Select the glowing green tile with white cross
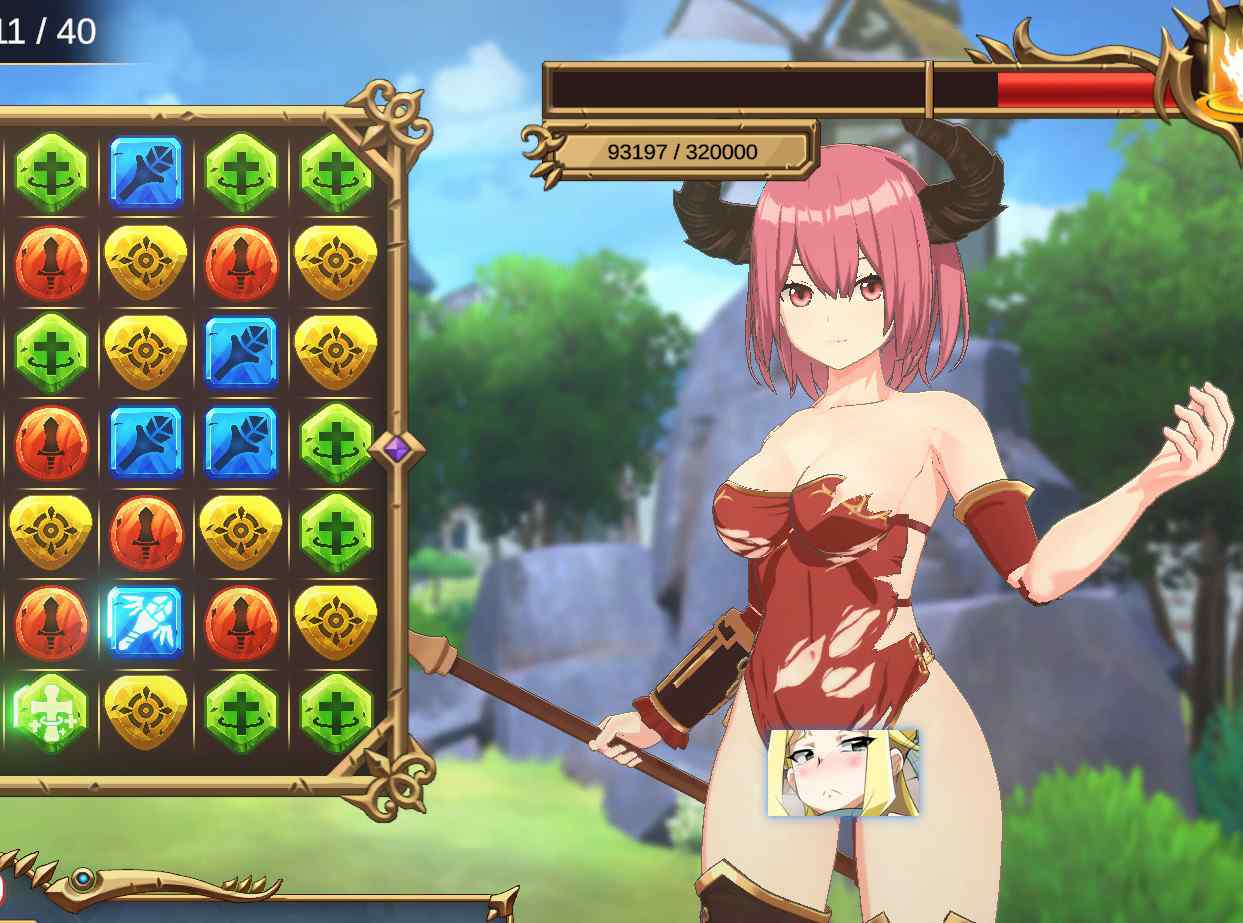 coord(51,712)
